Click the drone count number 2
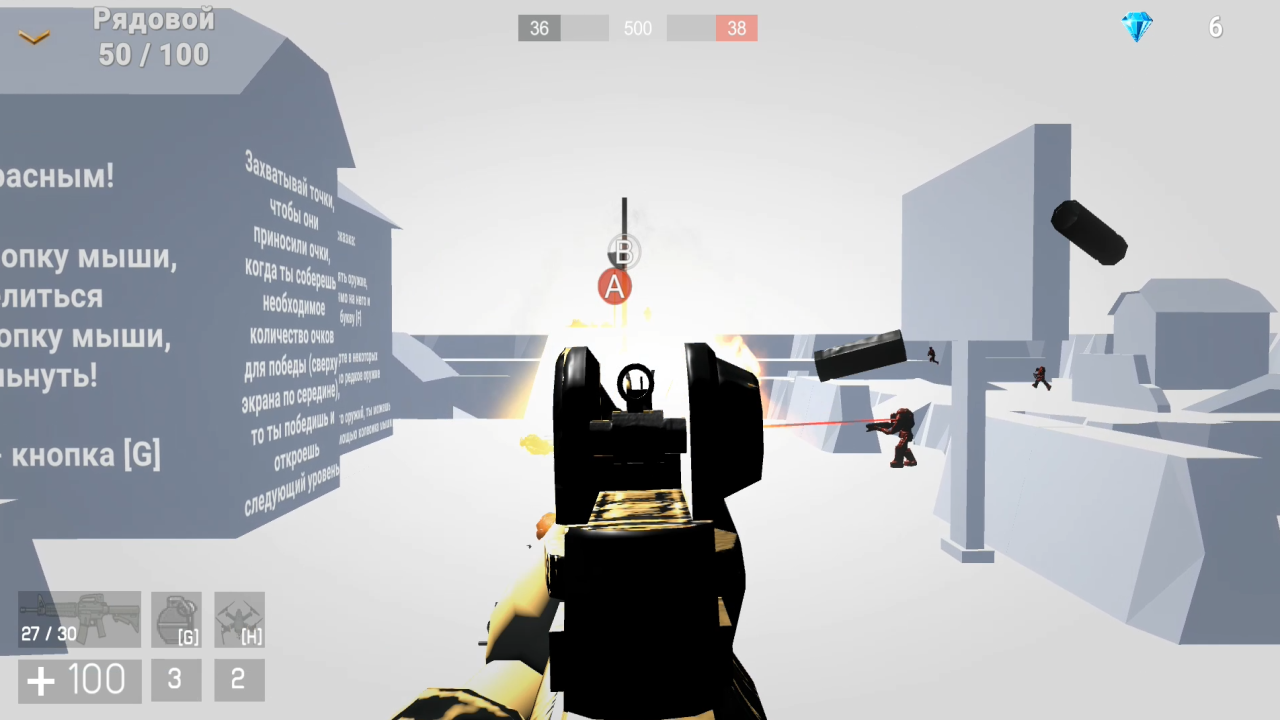The height and width of the screenshot is (720, 1280). pyautogui.click(x=239, y=679)
